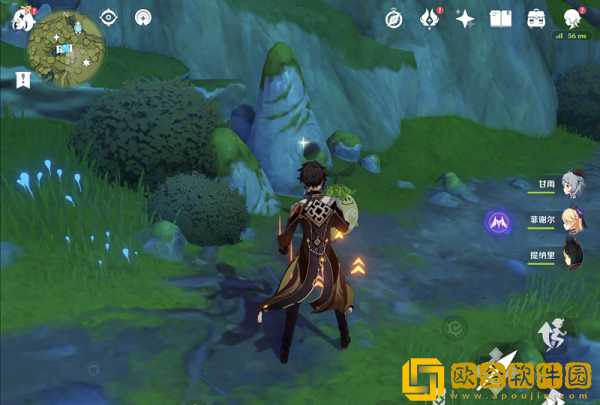600x405 pixels.
Task: Open the Adventurer Handbook book icon
Action: click(x=500, y=18)
